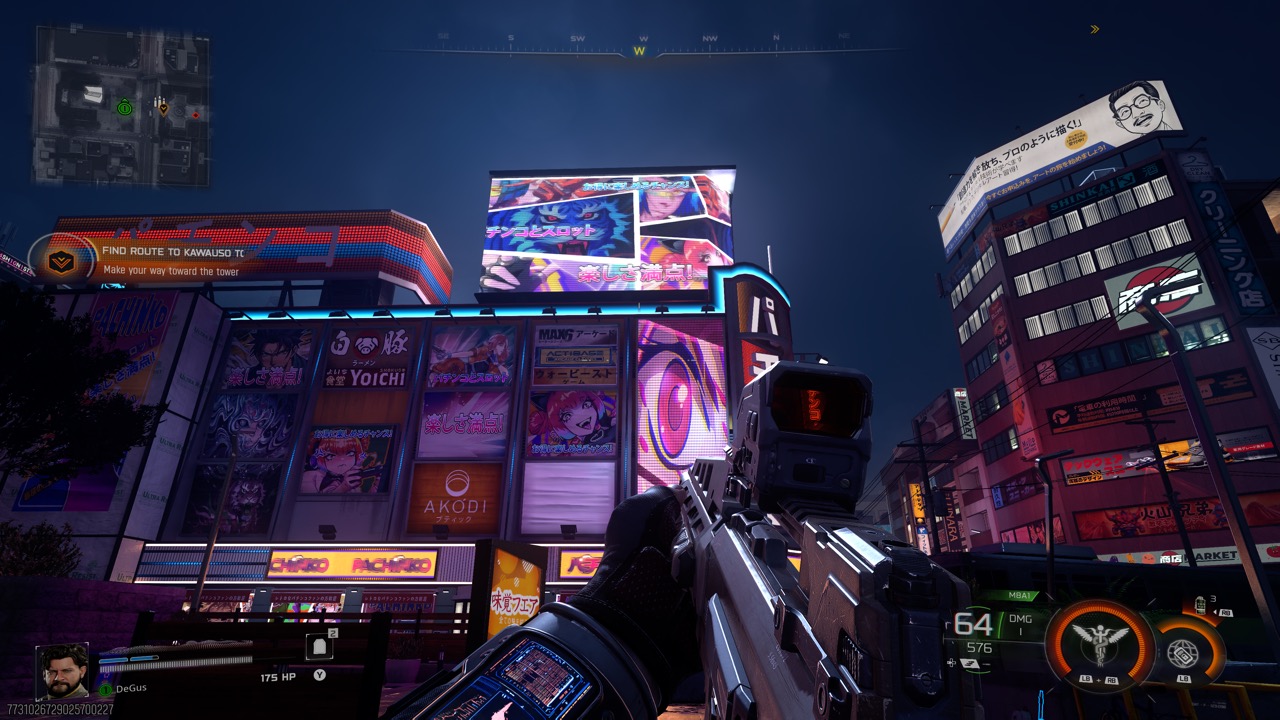
Task: Select the red diamond marker on the minimap
Action: click(x=196, y=115)
